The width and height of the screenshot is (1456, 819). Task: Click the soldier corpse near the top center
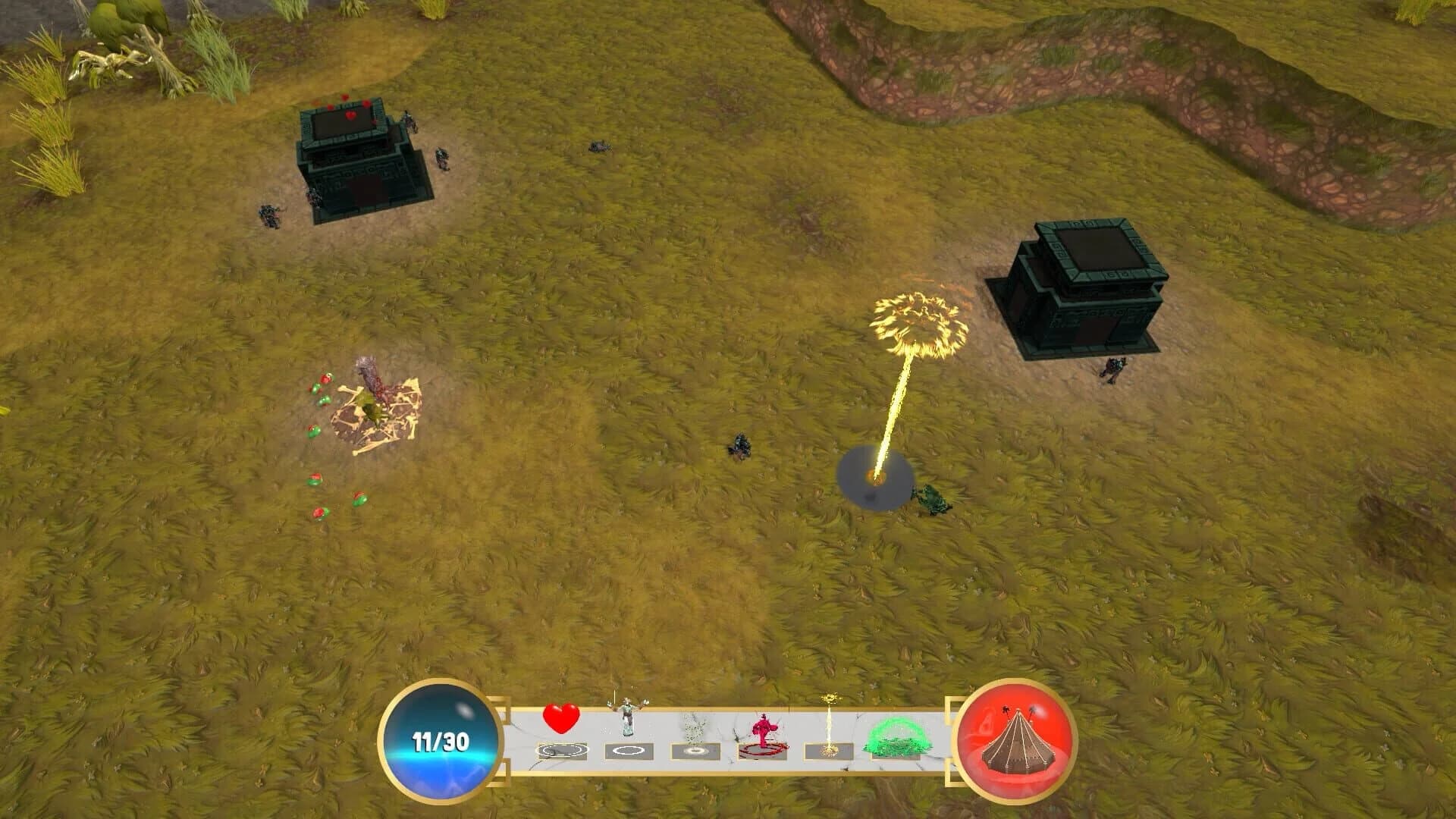click(599, 144)
